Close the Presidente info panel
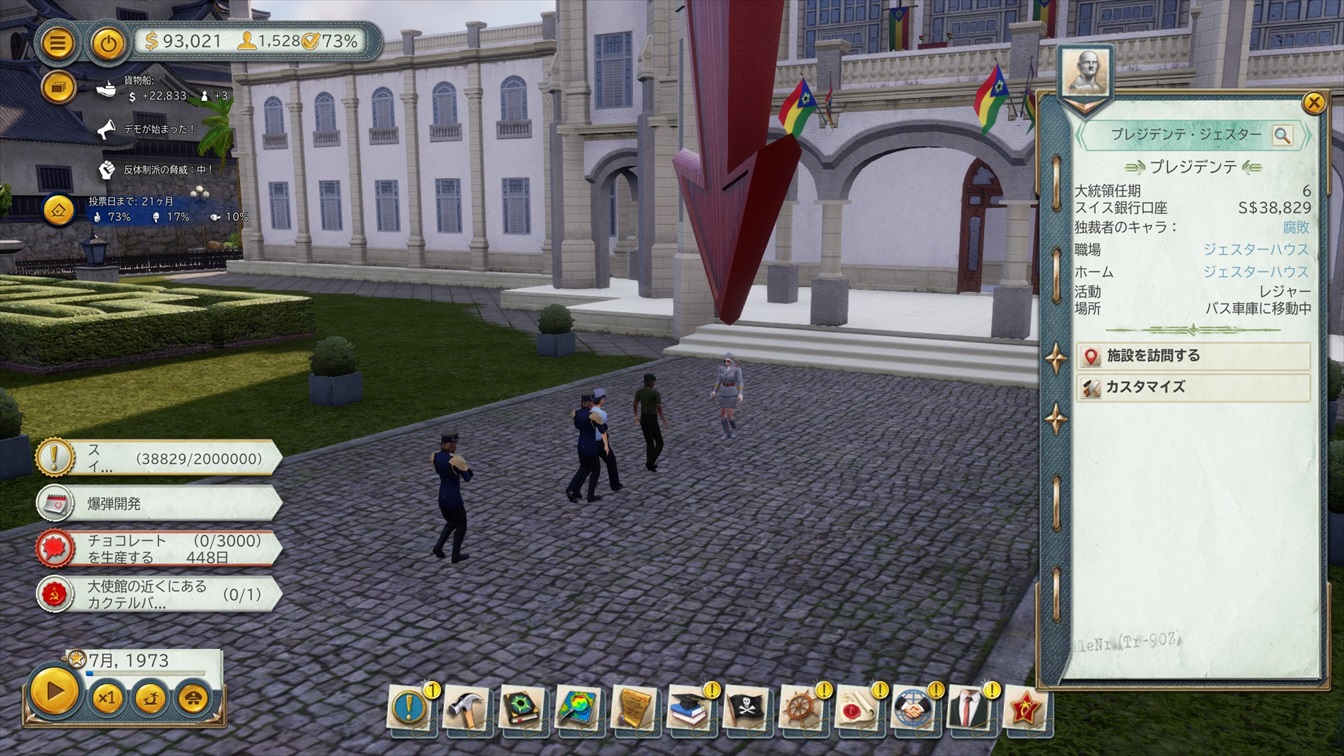This screenshot has width=1344, height=756. click(x=1313, y=102)
